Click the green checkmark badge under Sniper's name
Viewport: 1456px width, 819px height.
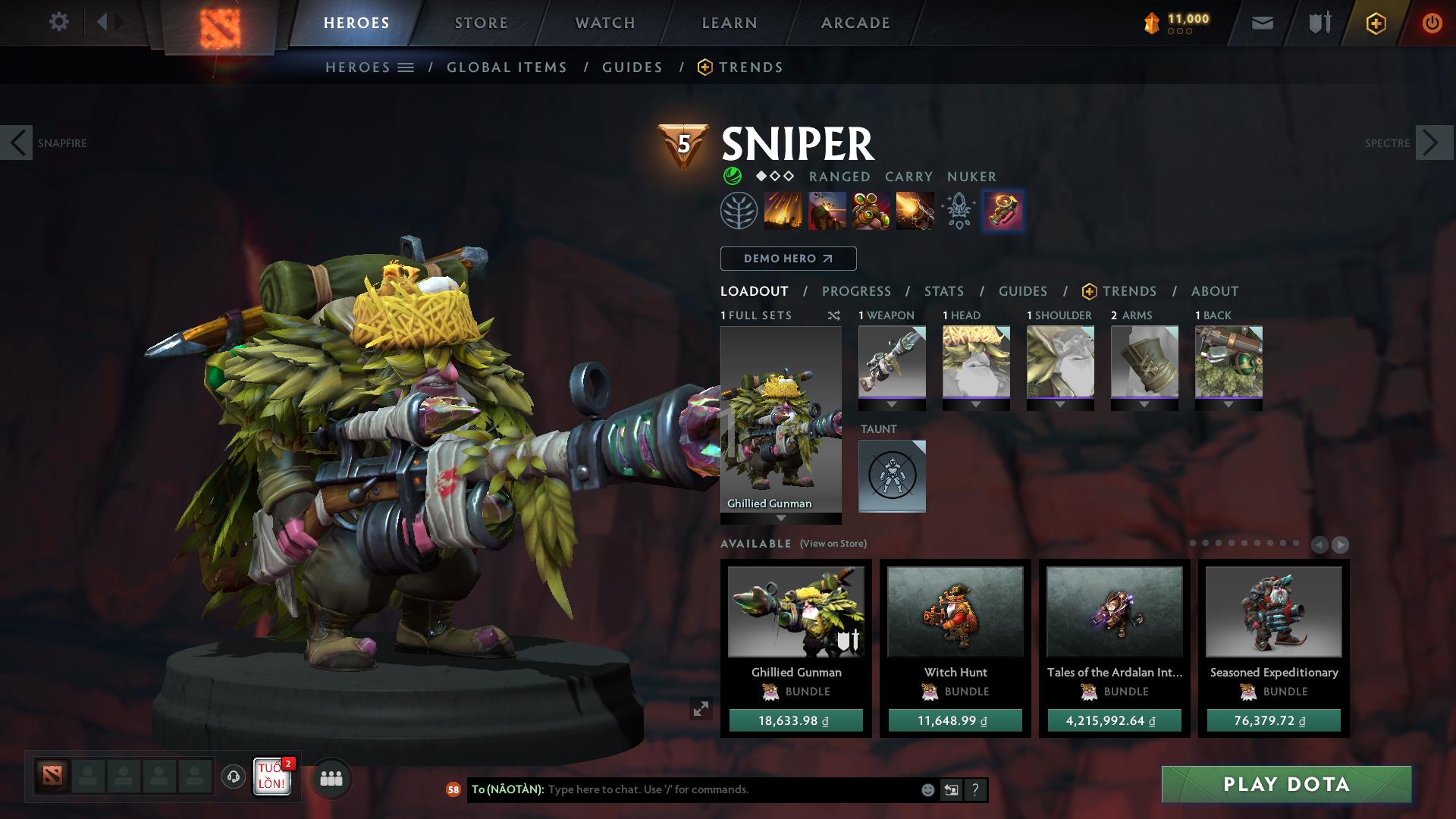(732, 176)
